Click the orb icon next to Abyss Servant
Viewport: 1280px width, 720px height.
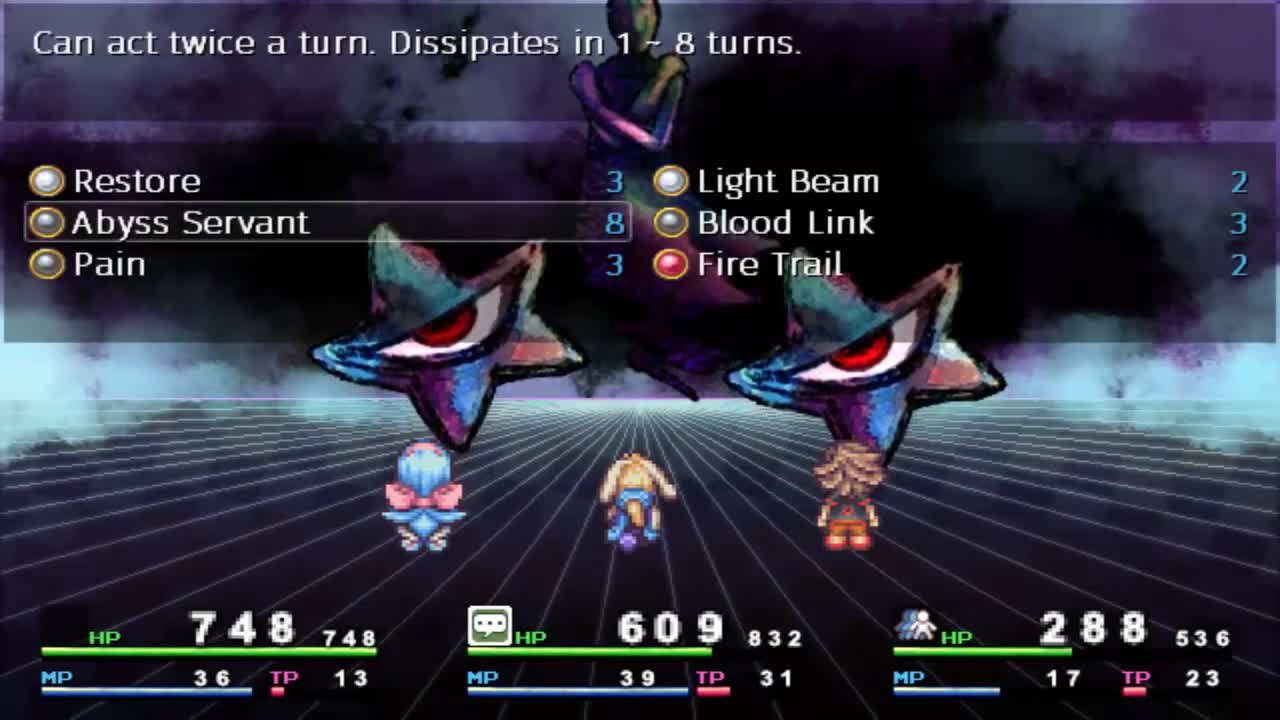tap(45, 222)
